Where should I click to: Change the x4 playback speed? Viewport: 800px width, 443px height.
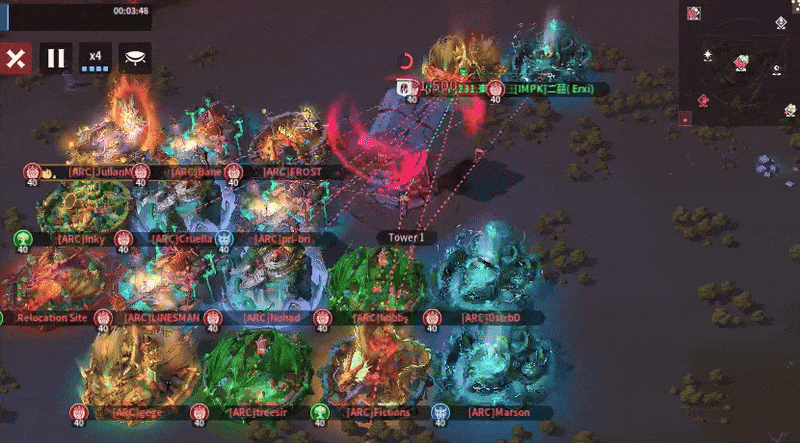coord(95,57)
